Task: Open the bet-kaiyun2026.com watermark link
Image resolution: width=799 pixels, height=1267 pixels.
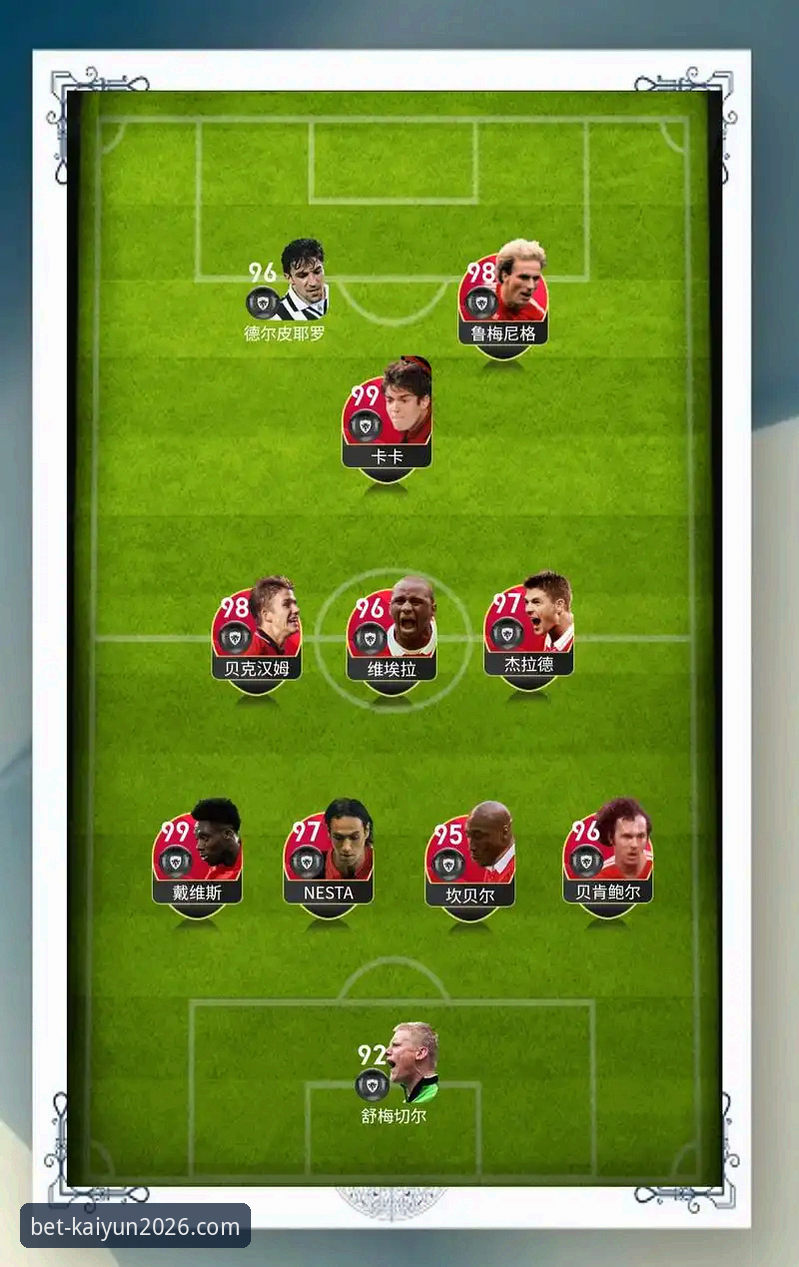Action: tap(136, 1226)
